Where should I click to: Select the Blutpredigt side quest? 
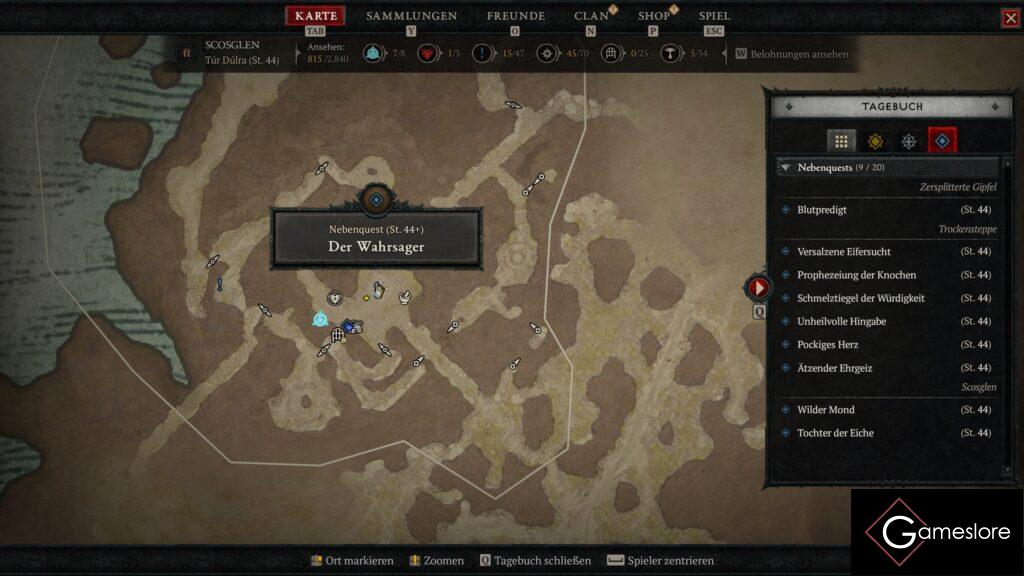pos(822,210)
